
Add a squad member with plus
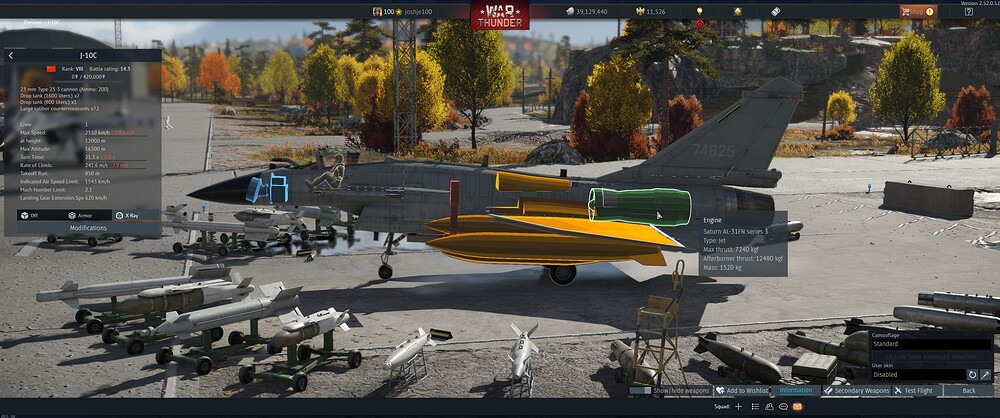tap(739, 407)
